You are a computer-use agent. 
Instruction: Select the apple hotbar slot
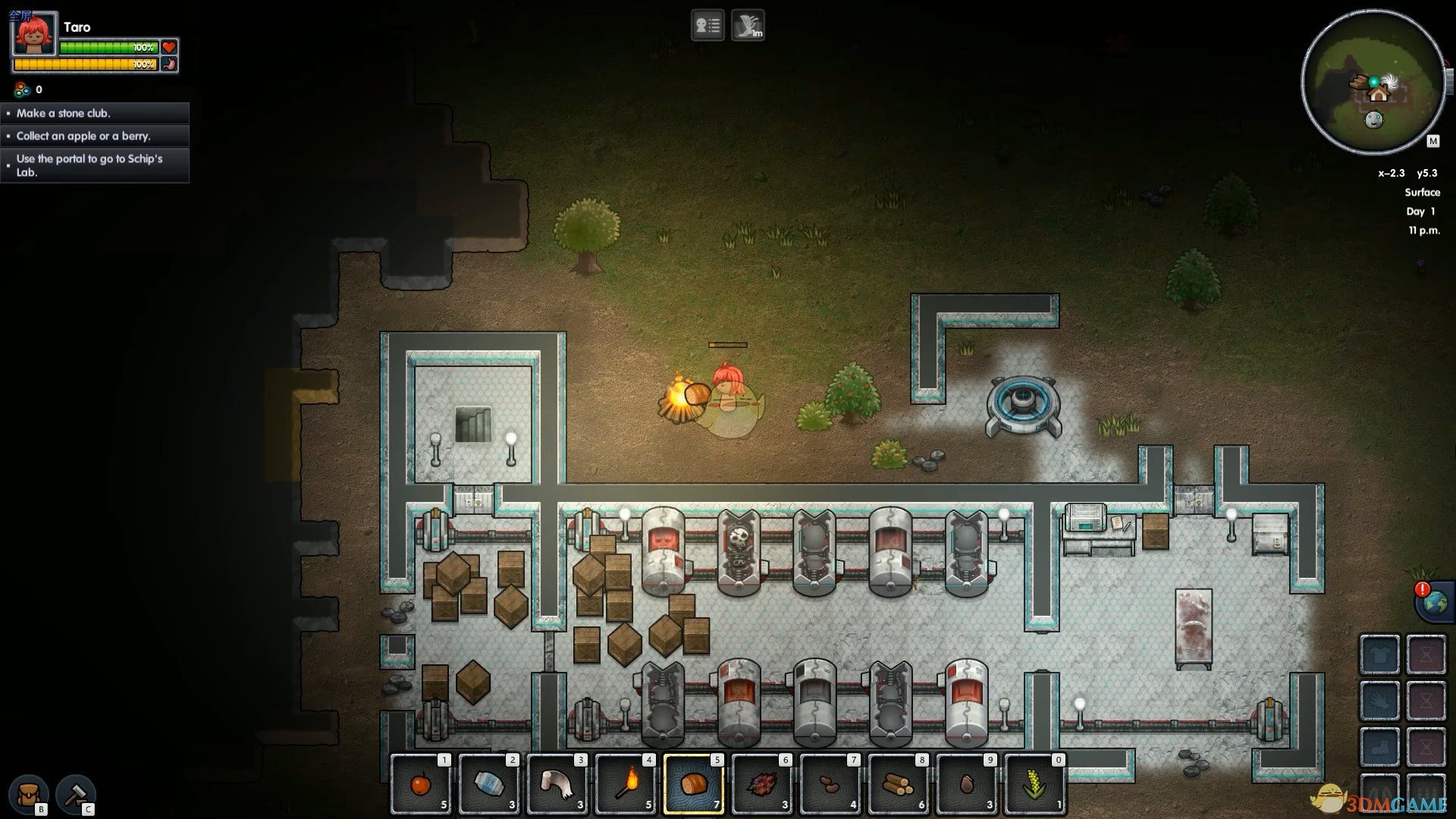click(421, 783)
